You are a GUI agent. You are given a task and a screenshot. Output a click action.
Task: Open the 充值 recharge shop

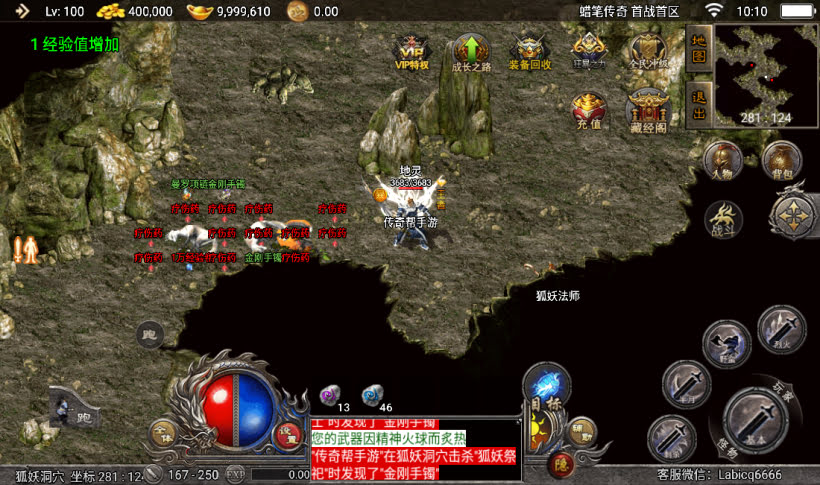(587, 111)
